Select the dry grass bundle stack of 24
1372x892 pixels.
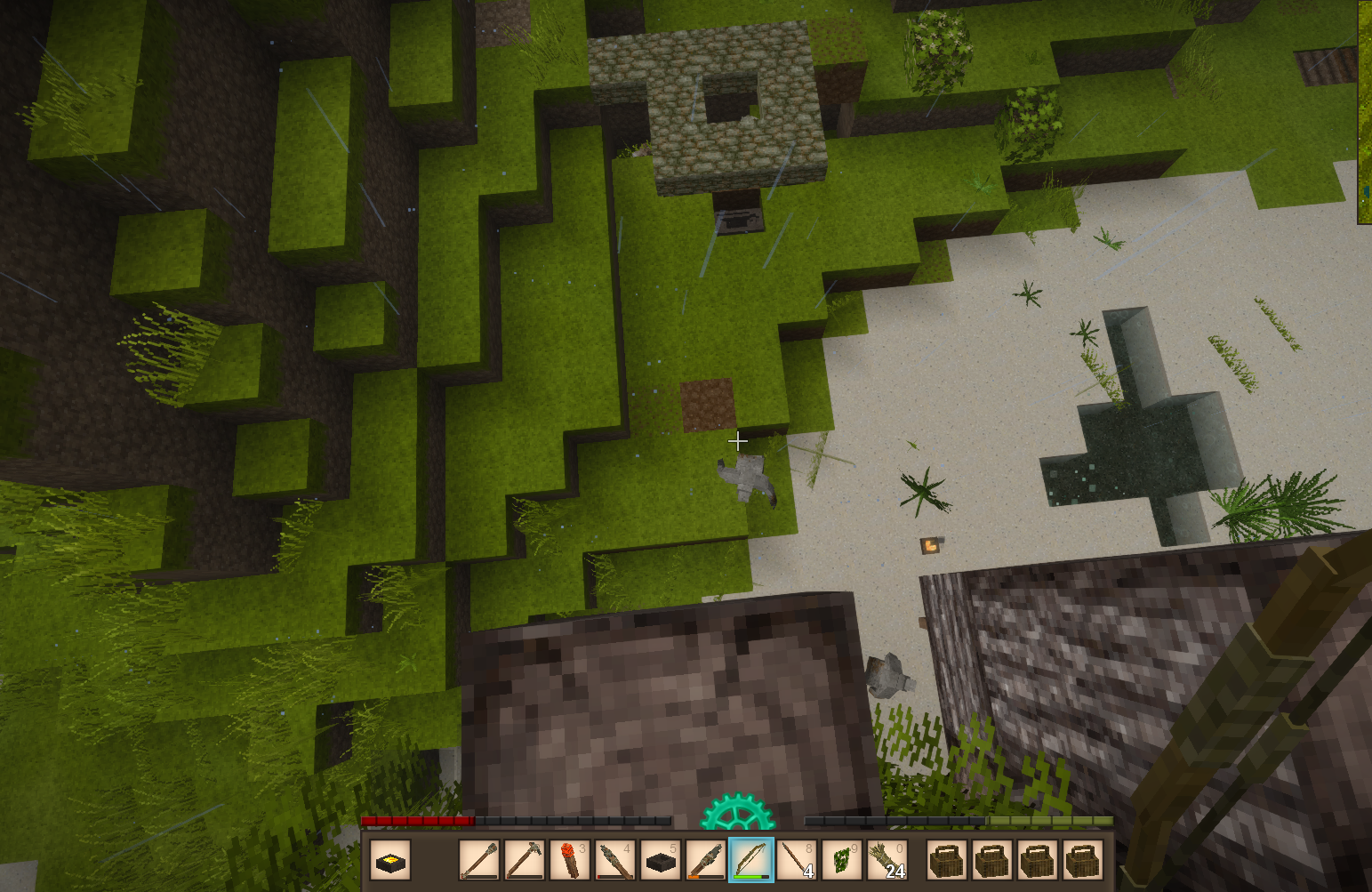pyautogui.click(x=887, y=860)
